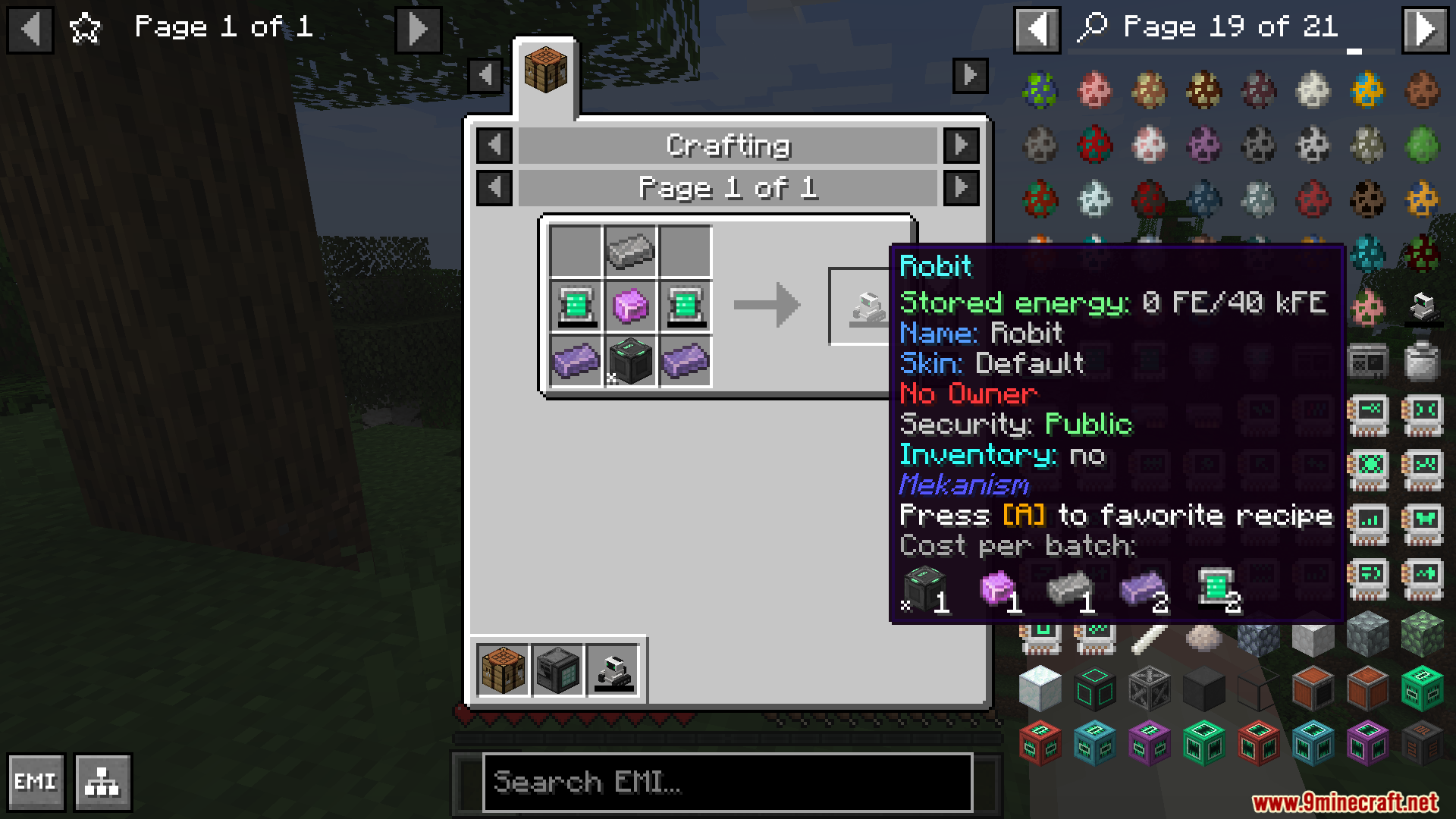Select the pink infused alloy ingredient
The height and width of the screenshot is (819, 1456).
(x=629, y=306)
